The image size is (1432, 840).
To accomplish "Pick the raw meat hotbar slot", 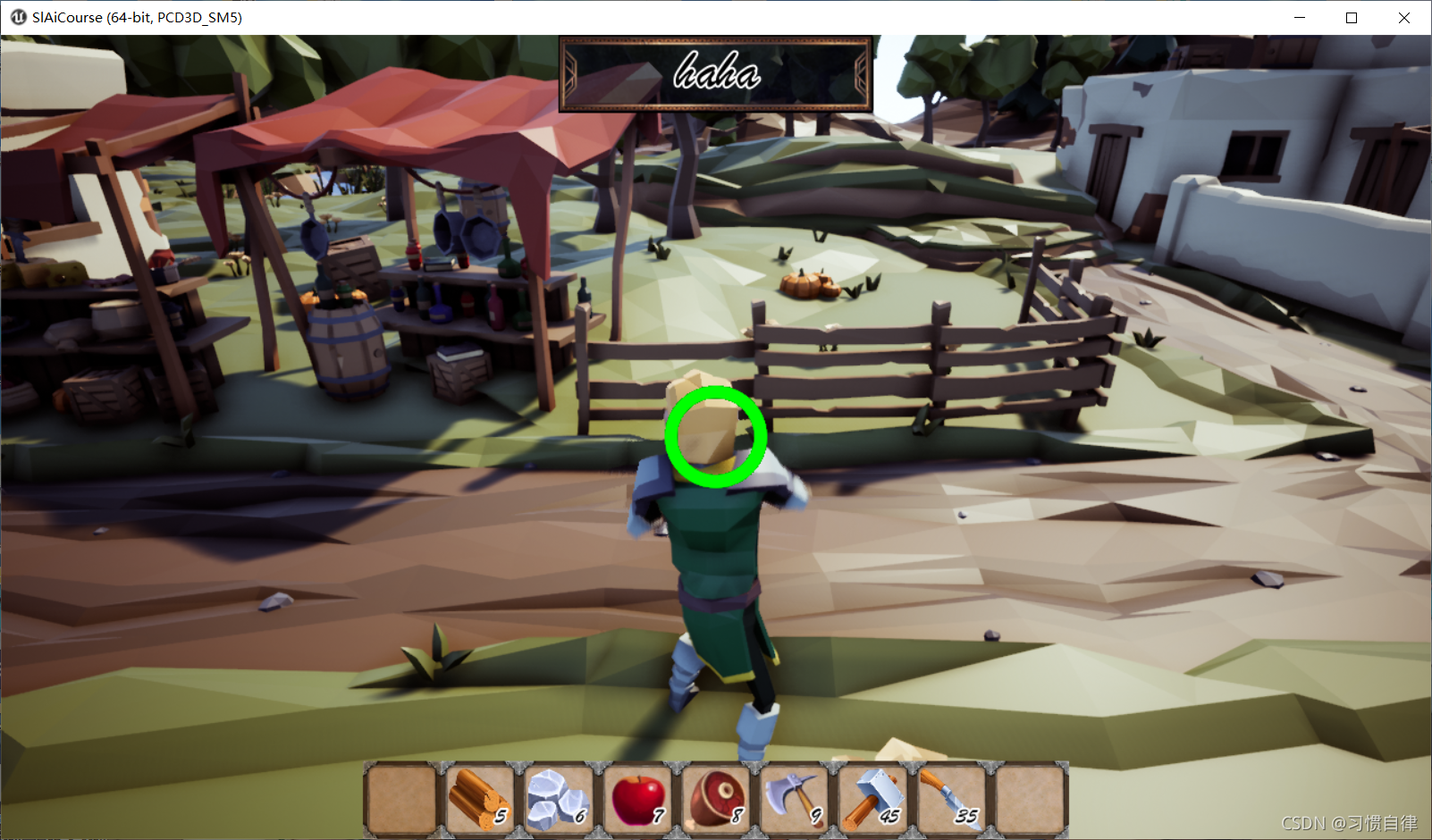I will 715,798.
